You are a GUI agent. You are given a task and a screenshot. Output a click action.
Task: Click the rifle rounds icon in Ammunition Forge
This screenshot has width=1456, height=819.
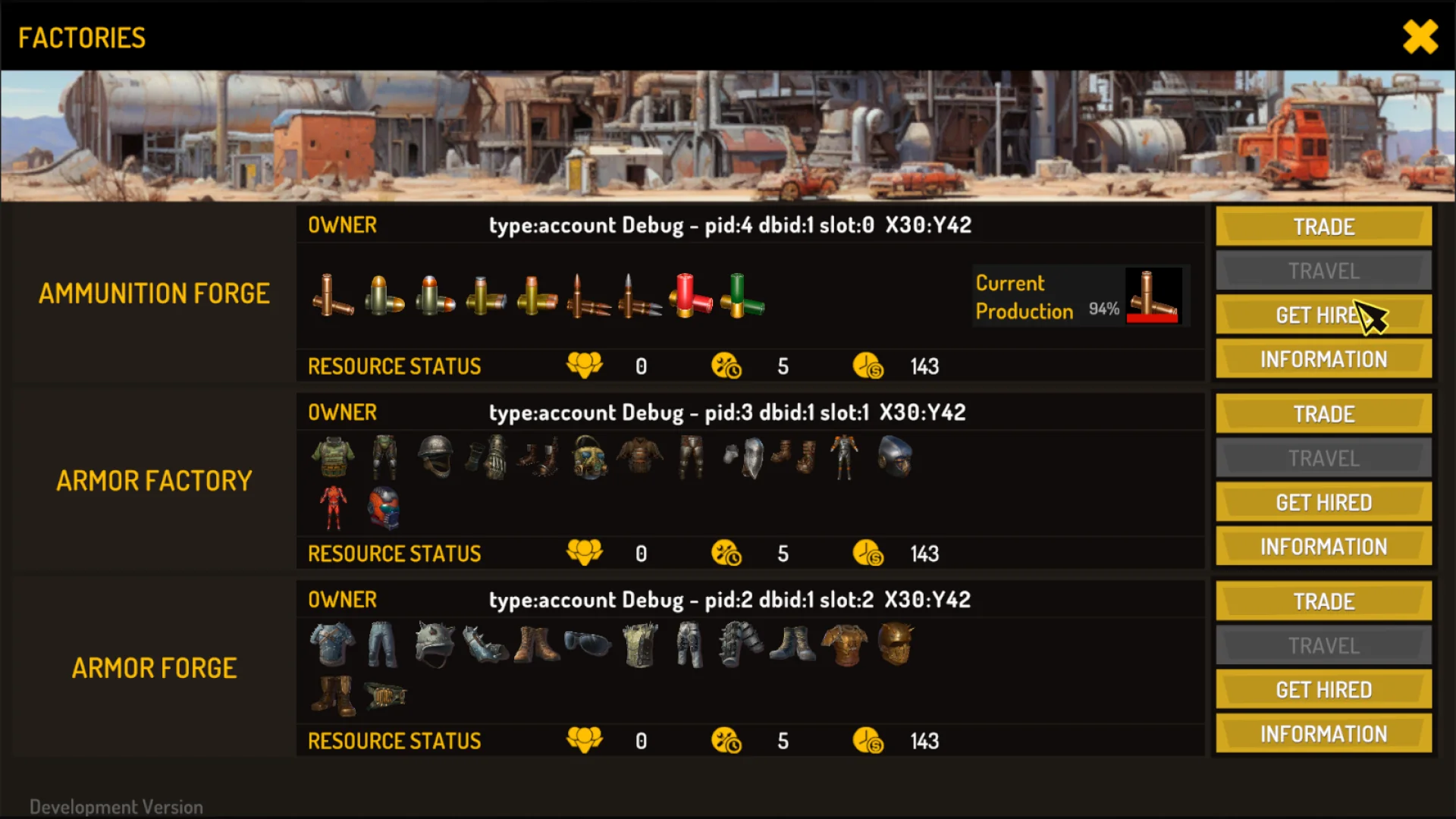point(588,297)
